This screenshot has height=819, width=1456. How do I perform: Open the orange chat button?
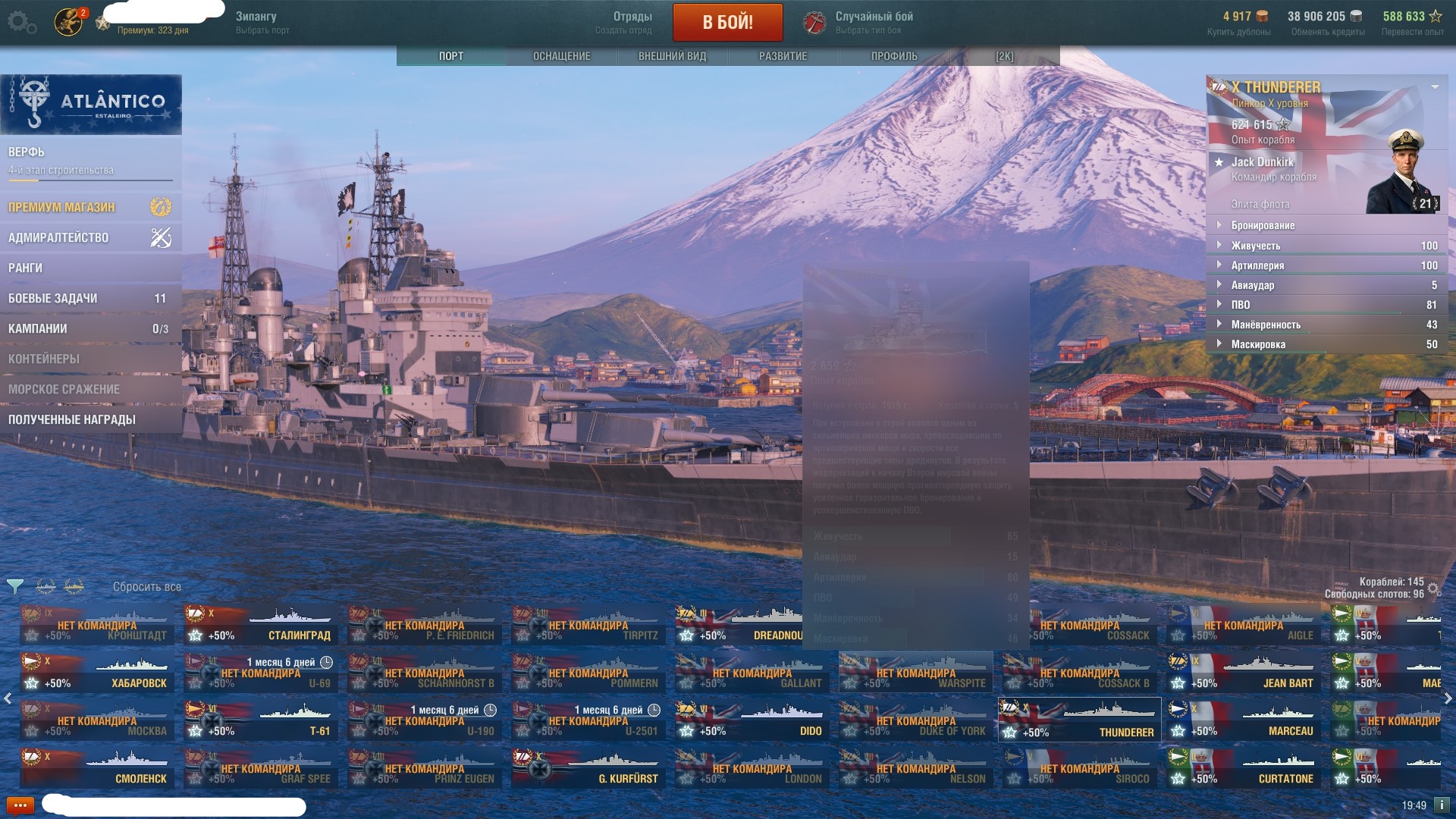(x=20, y=805)
